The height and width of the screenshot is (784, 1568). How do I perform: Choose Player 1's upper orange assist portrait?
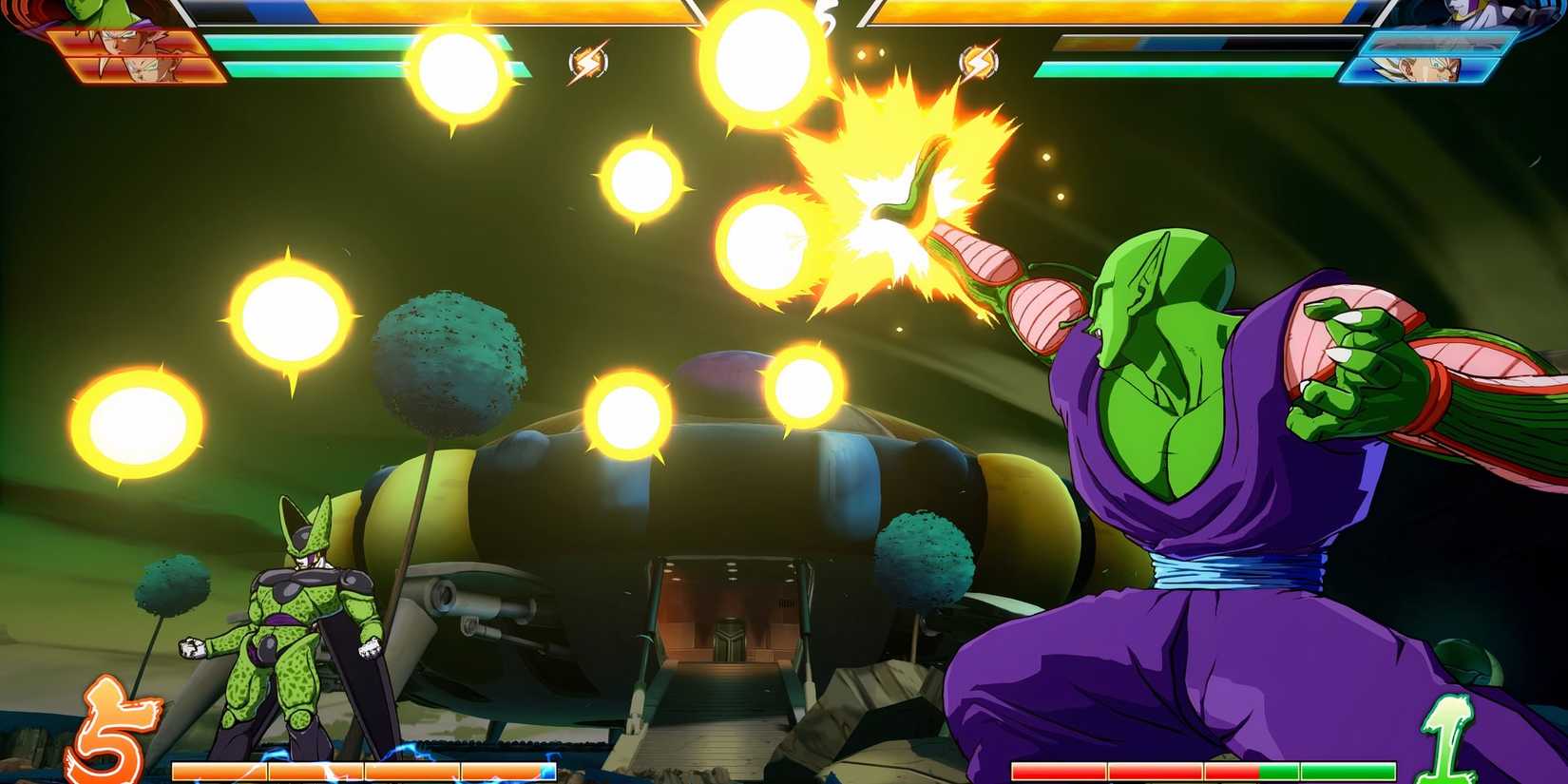[128, 44]
